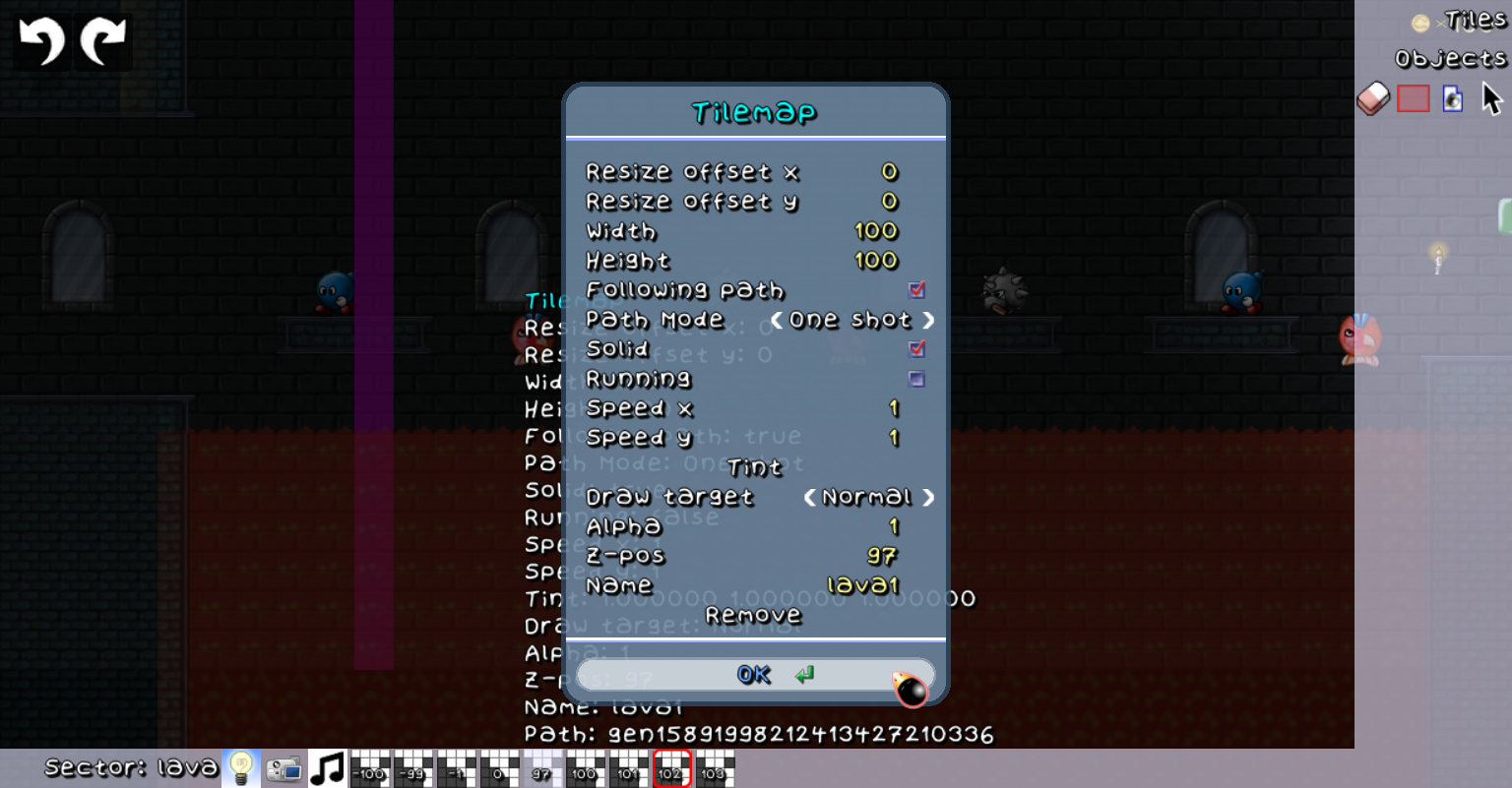The image size is (1512, 788).
Task: Untick the Solid checkbox
Action: (917, 349)
